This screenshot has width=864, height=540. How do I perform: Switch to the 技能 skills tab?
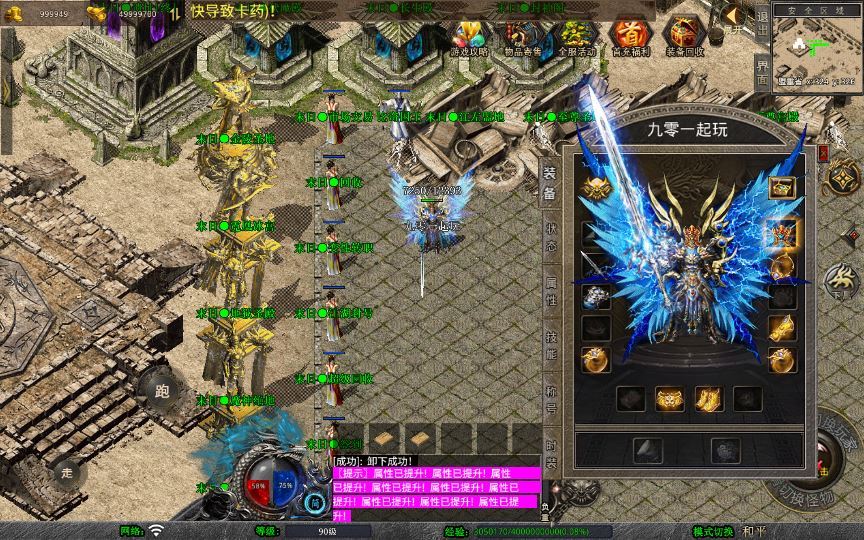(x=550, y=345)
